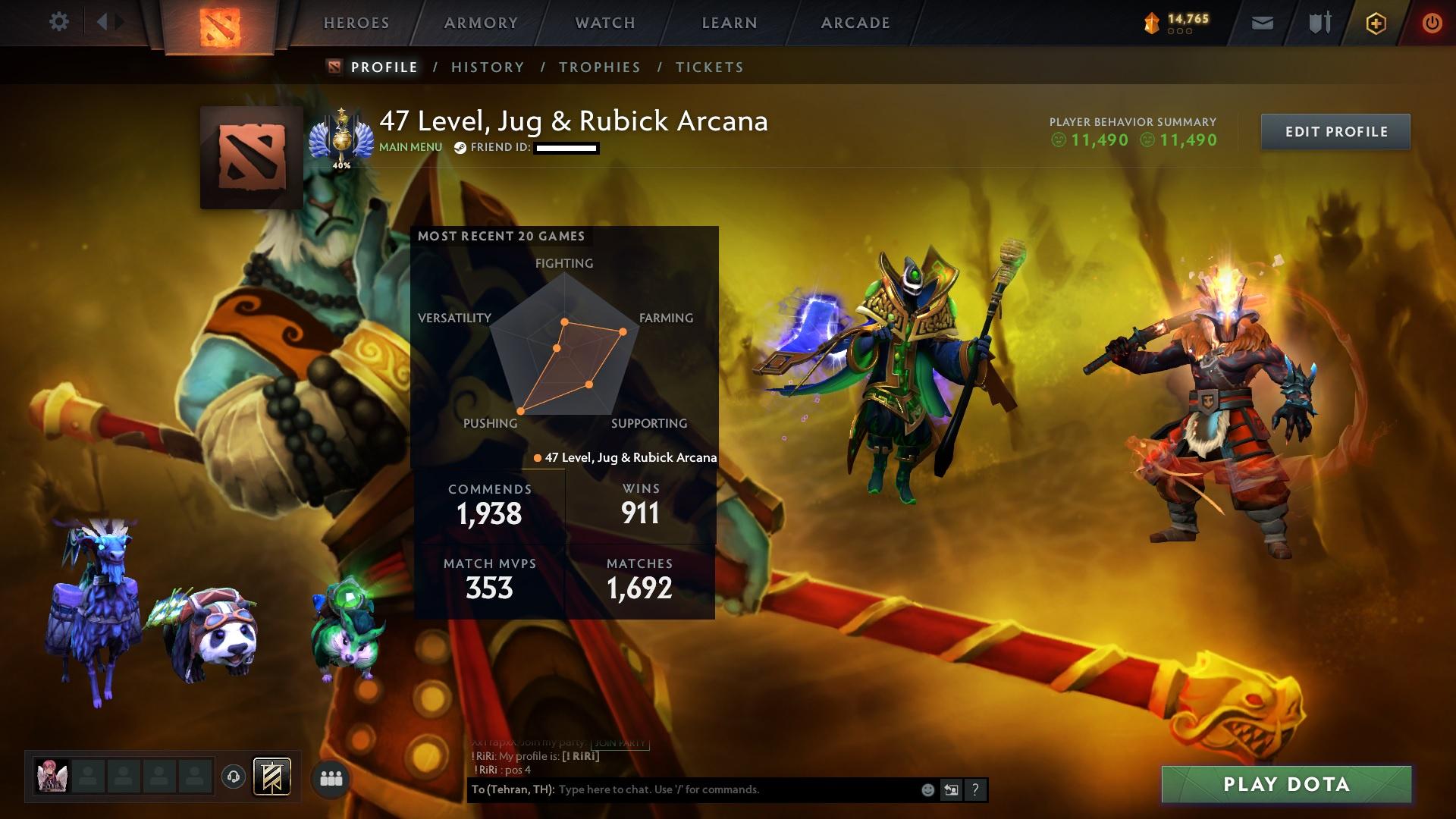Screen dimensions: 1456x819
Task: Click the settings gear icon
Action: (59, 22)
